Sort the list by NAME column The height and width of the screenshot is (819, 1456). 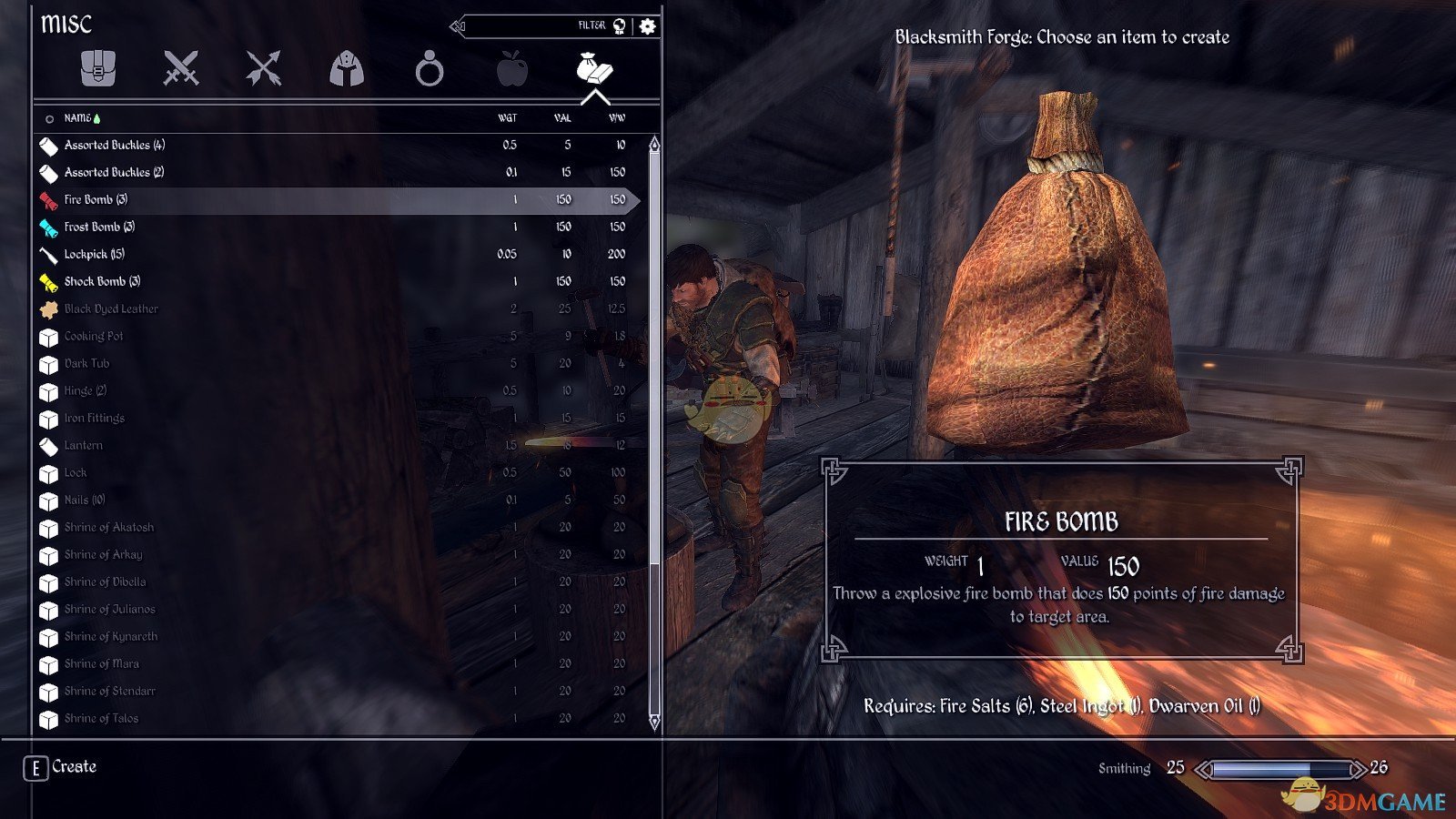click(77, 118)
